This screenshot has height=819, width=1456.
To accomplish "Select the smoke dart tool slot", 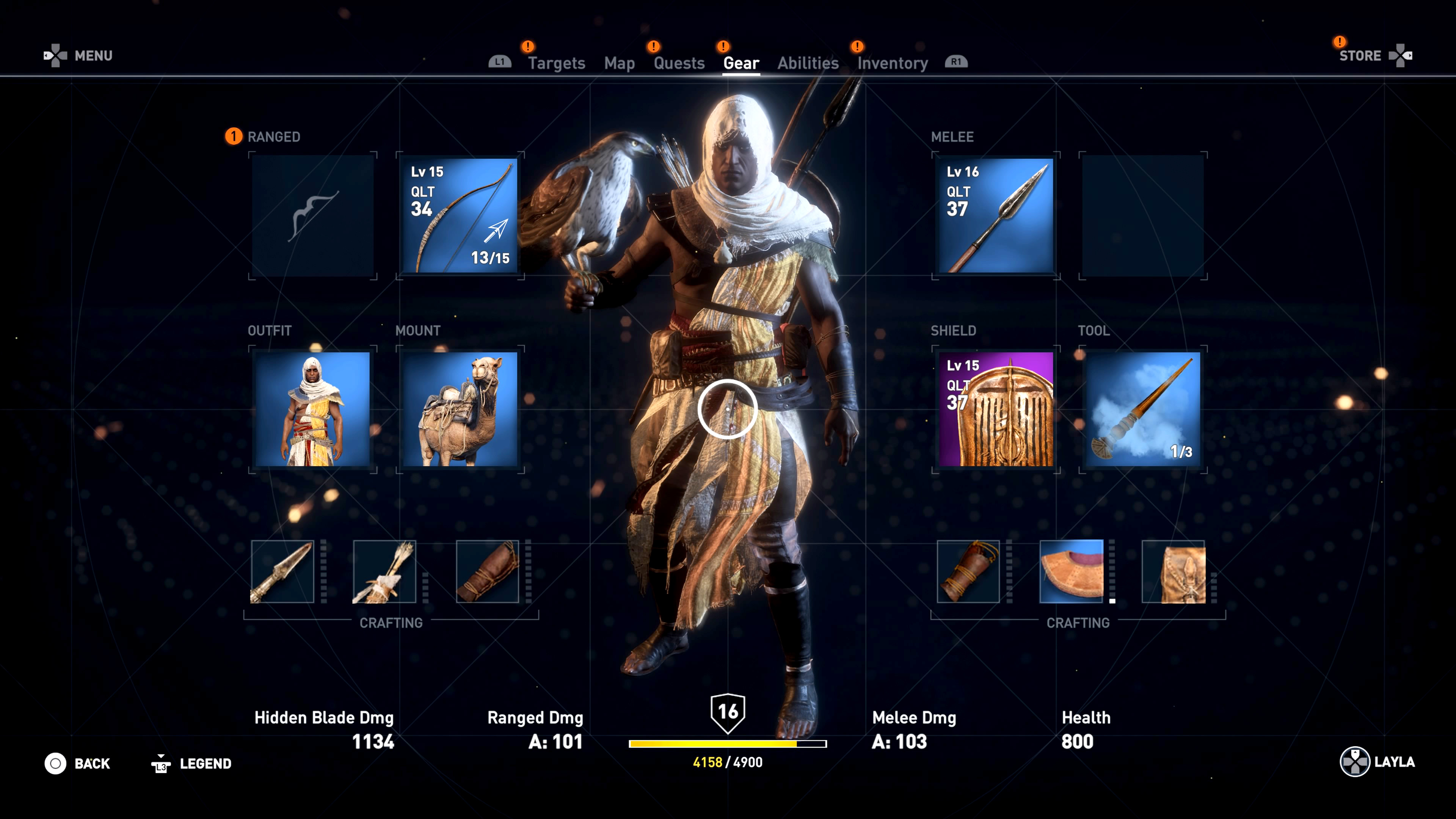I will click(x=1143, y=409).
